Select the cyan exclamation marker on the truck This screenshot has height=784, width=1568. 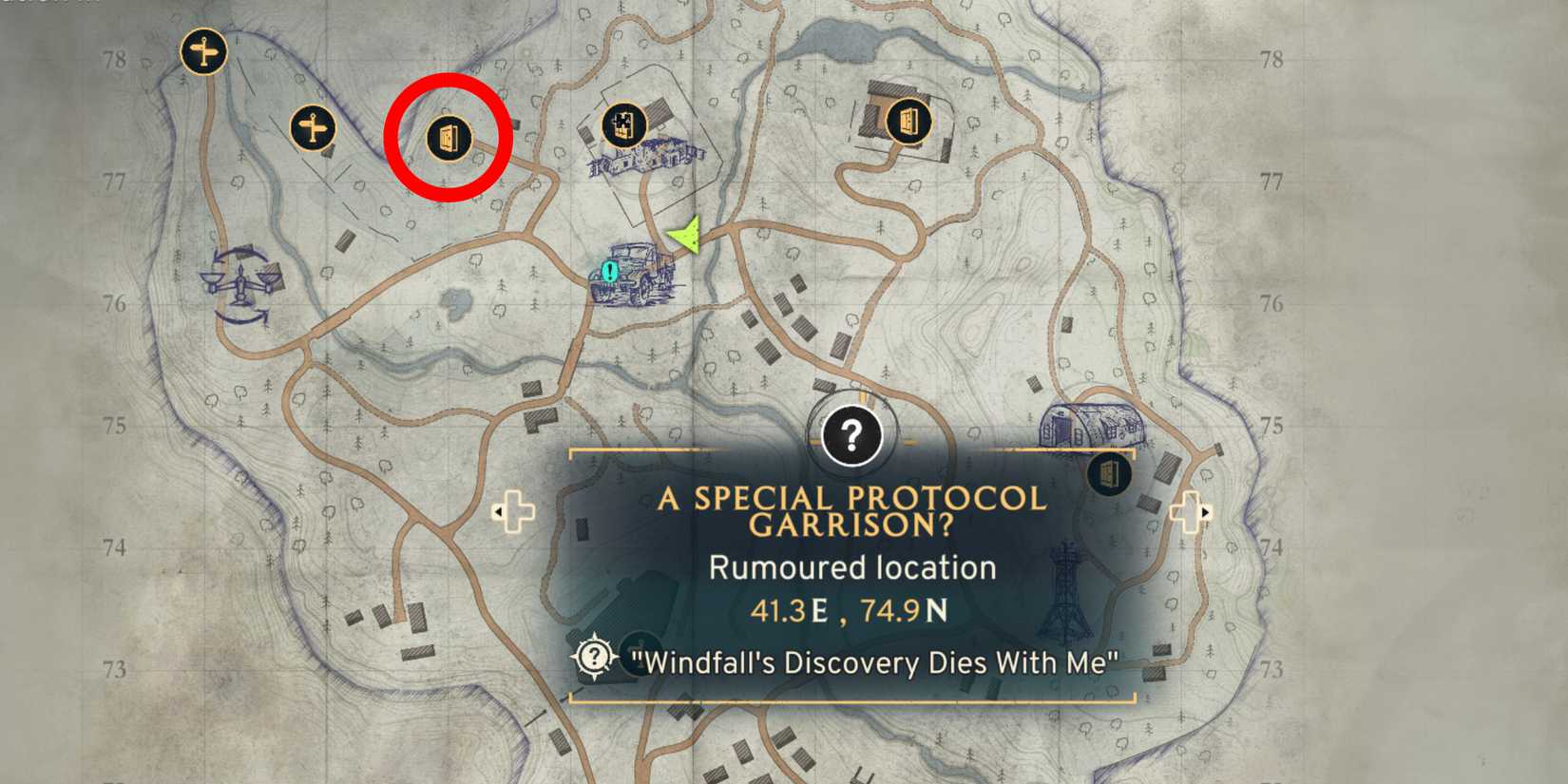[605, 274]
